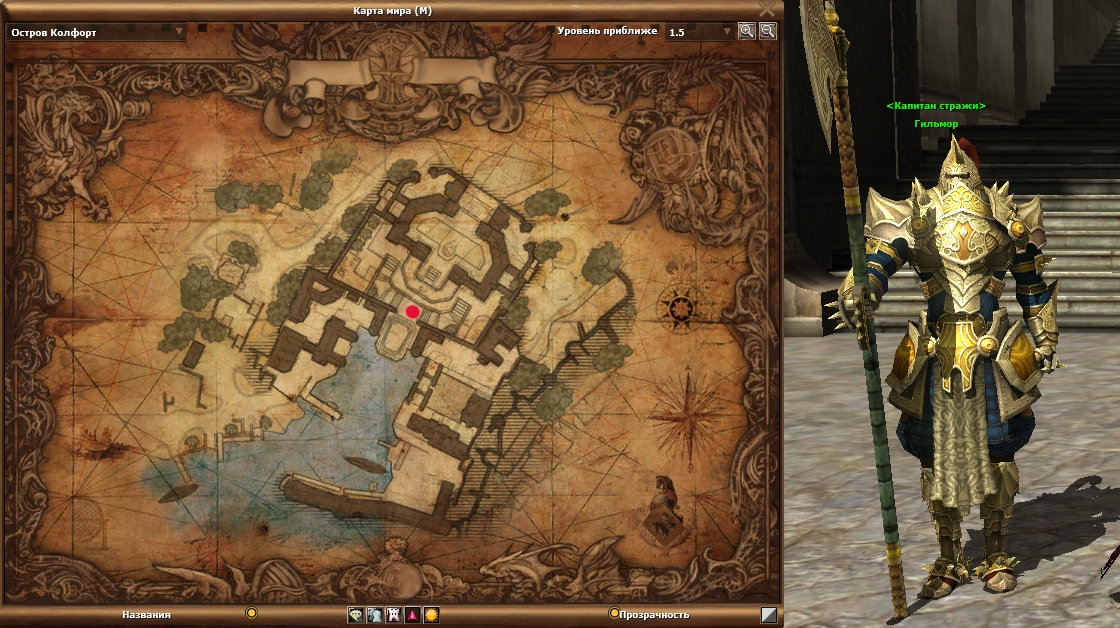Click the grey square button in the corner
The height and width of the screenshot is (628, 1120).
pos(768,615)
